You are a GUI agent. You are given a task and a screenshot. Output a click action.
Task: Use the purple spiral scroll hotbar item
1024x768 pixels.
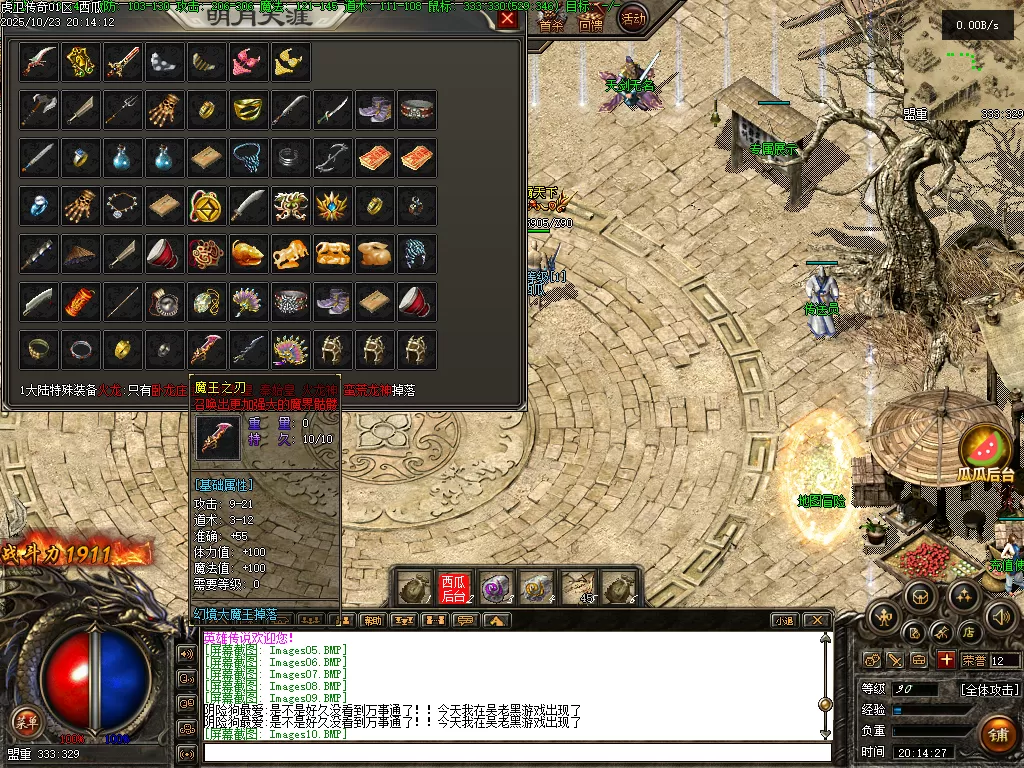pos(496,588)
